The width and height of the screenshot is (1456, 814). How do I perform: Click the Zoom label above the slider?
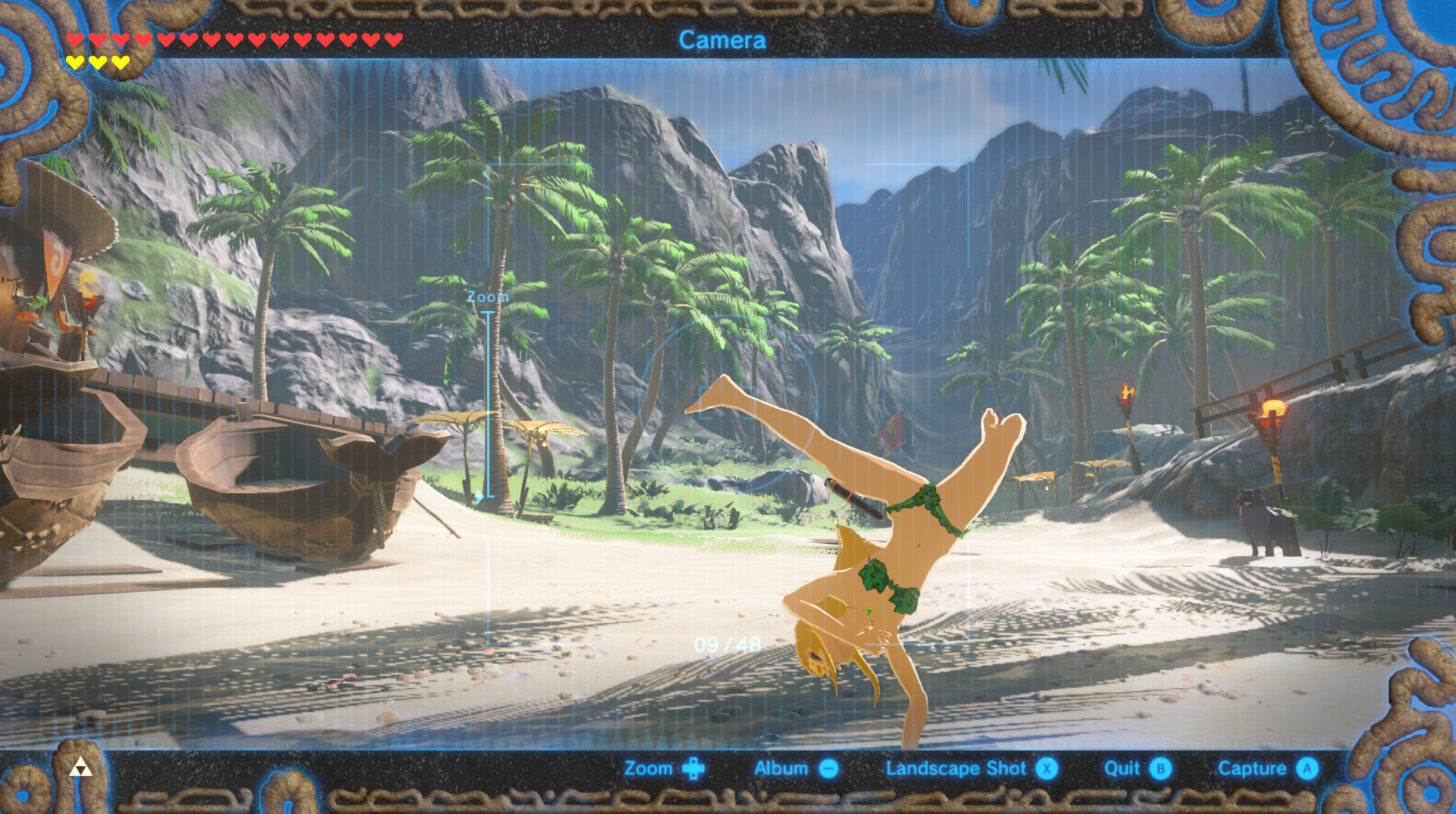click(x=488, y=297)
